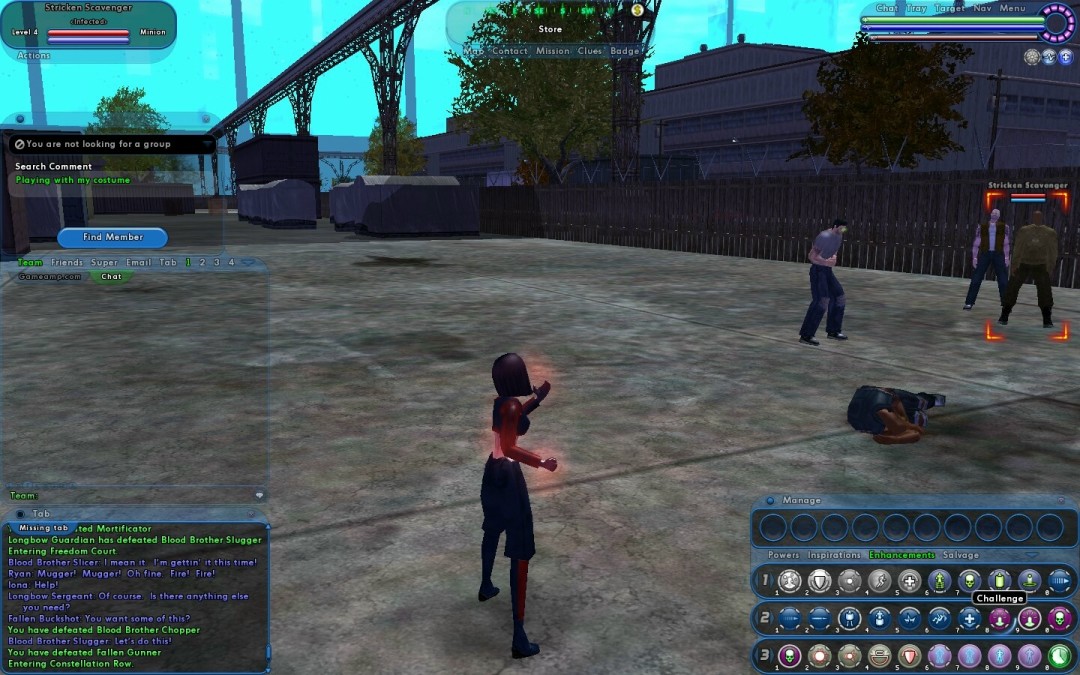Screen dimensions: 1080x675
Task: Show the Mission window
Action: [x=552, y=51]
